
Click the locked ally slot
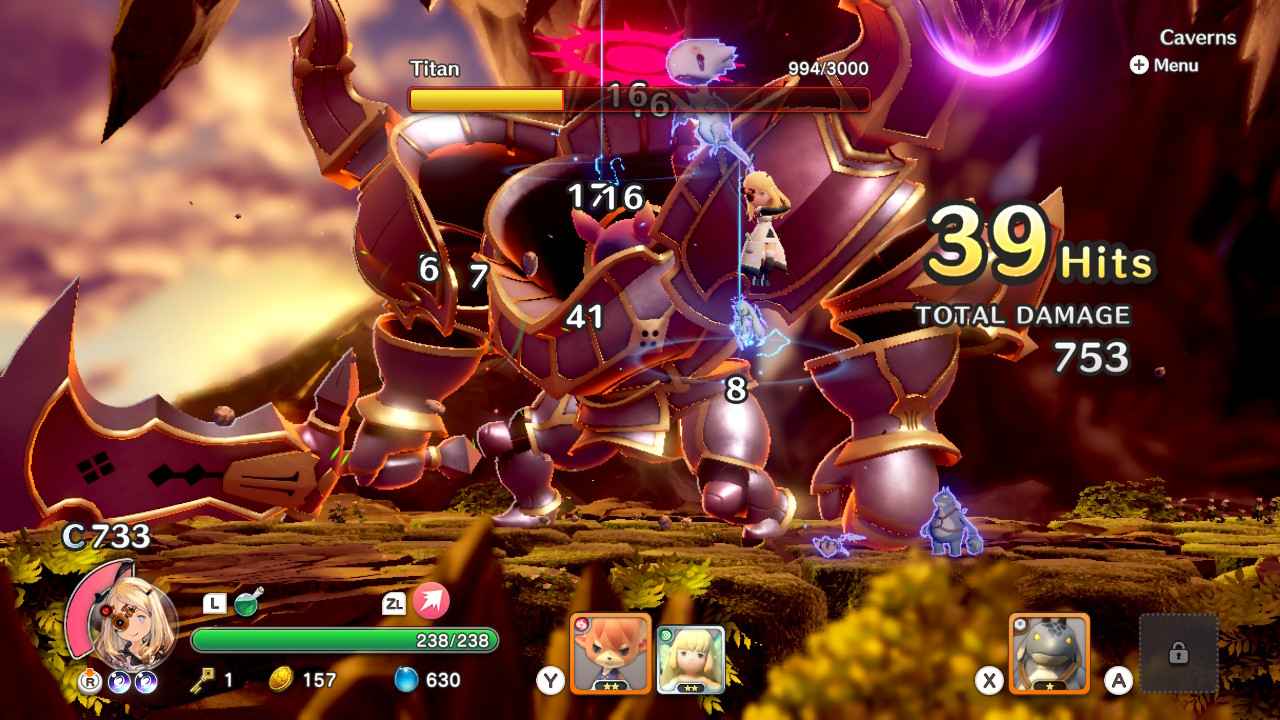(1178, 653)
